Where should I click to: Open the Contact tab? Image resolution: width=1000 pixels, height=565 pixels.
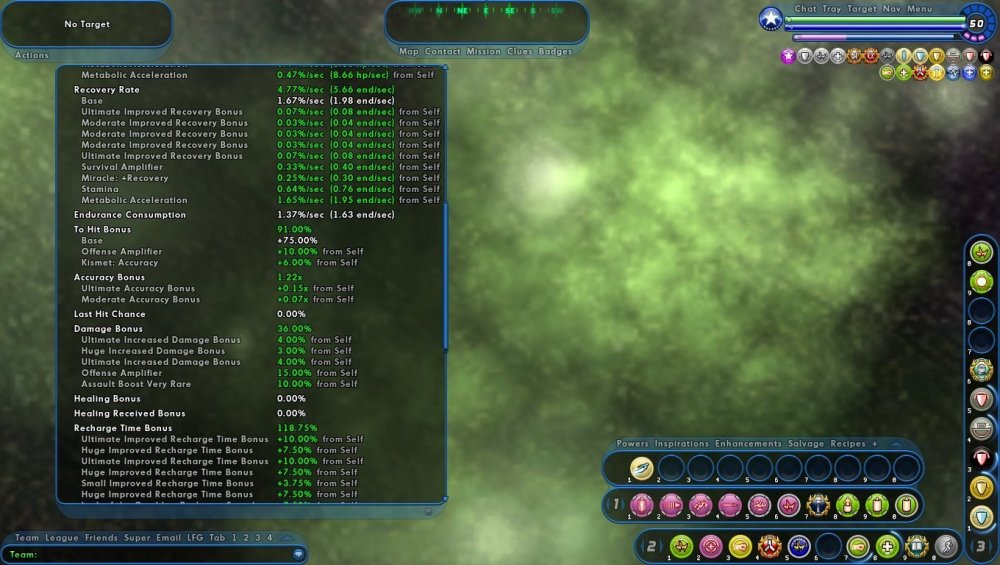click(443, 51)
